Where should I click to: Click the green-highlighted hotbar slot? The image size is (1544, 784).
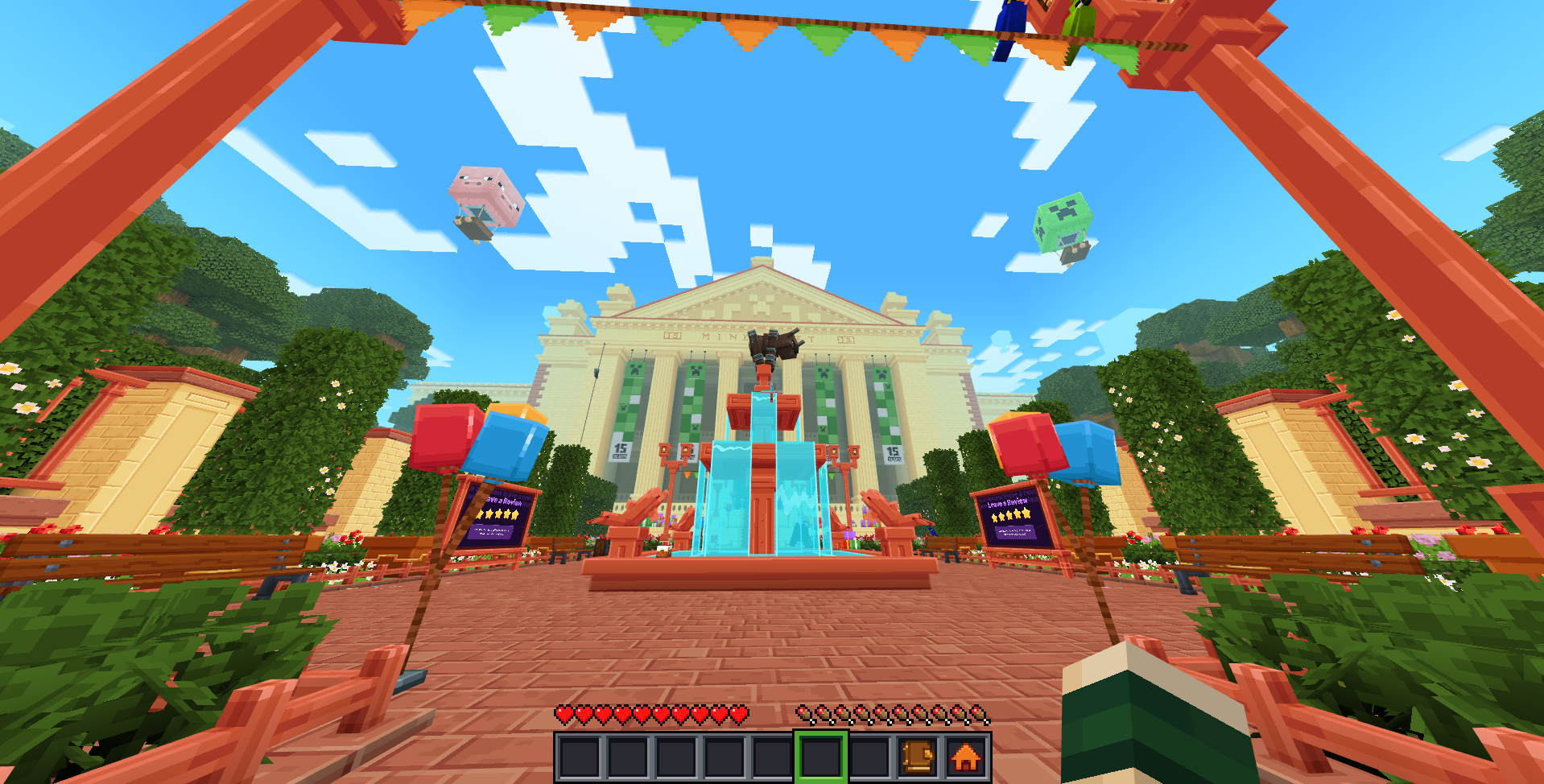(x=822, y=757)
